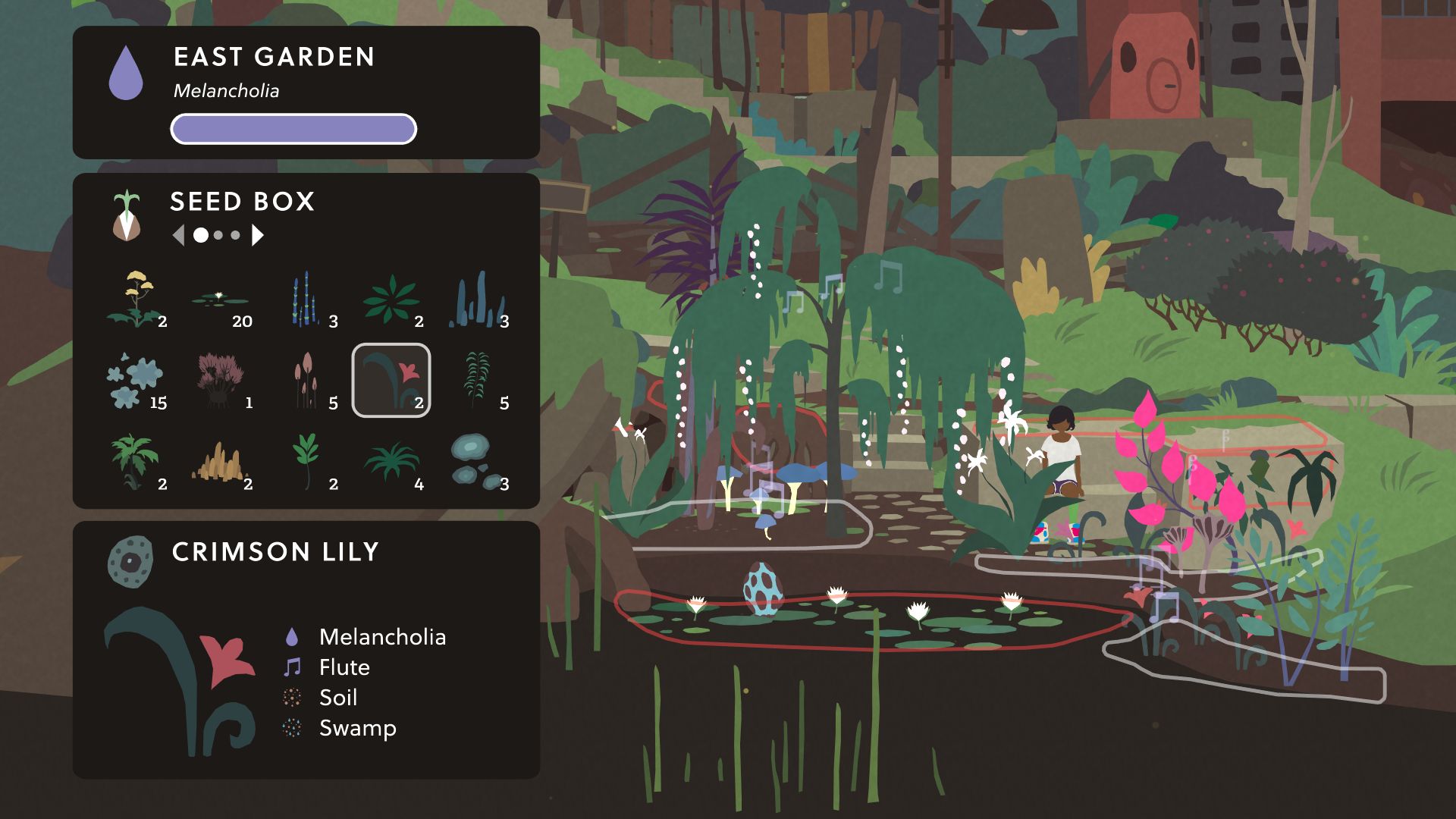Choose the tan spiky mound seed

tap(221, 462)
